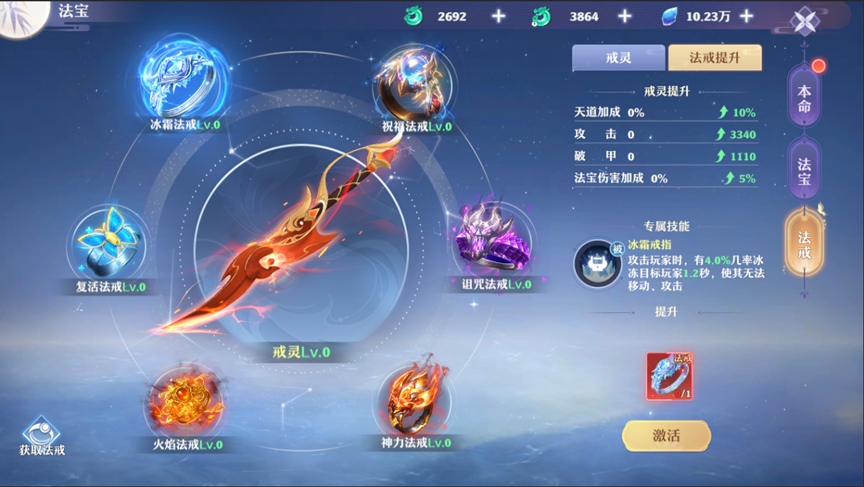
Task: Close the 法宝 screen
Action: point(805,20)
